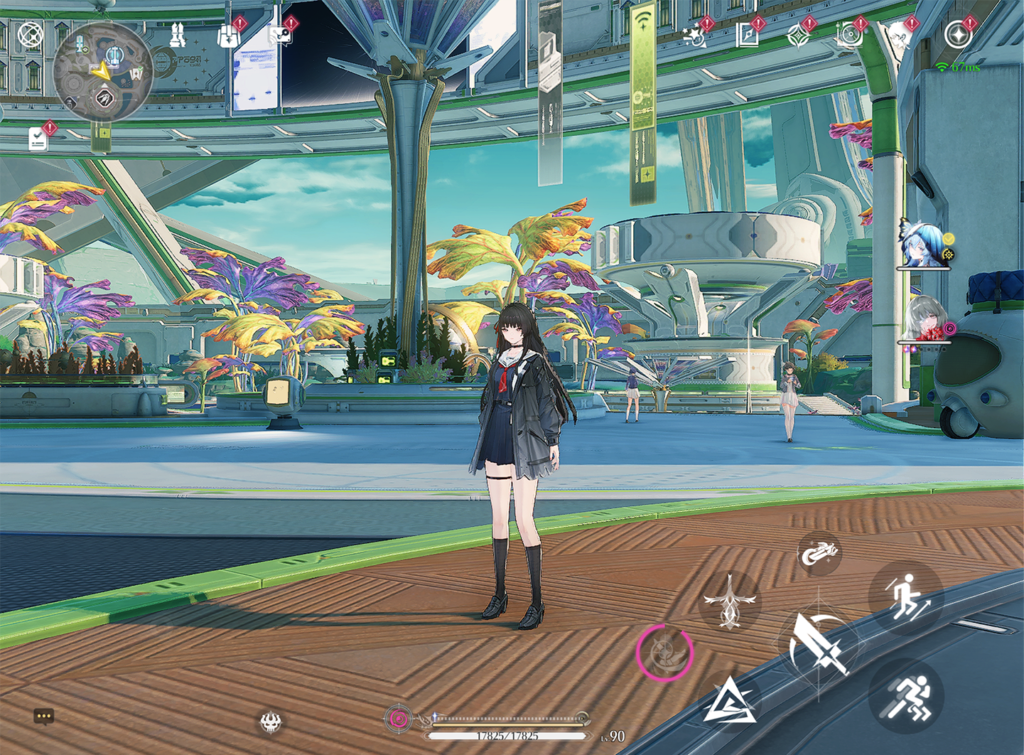Summon the motorcycle mount
The image size is (1024, 755).
(819, 552)
